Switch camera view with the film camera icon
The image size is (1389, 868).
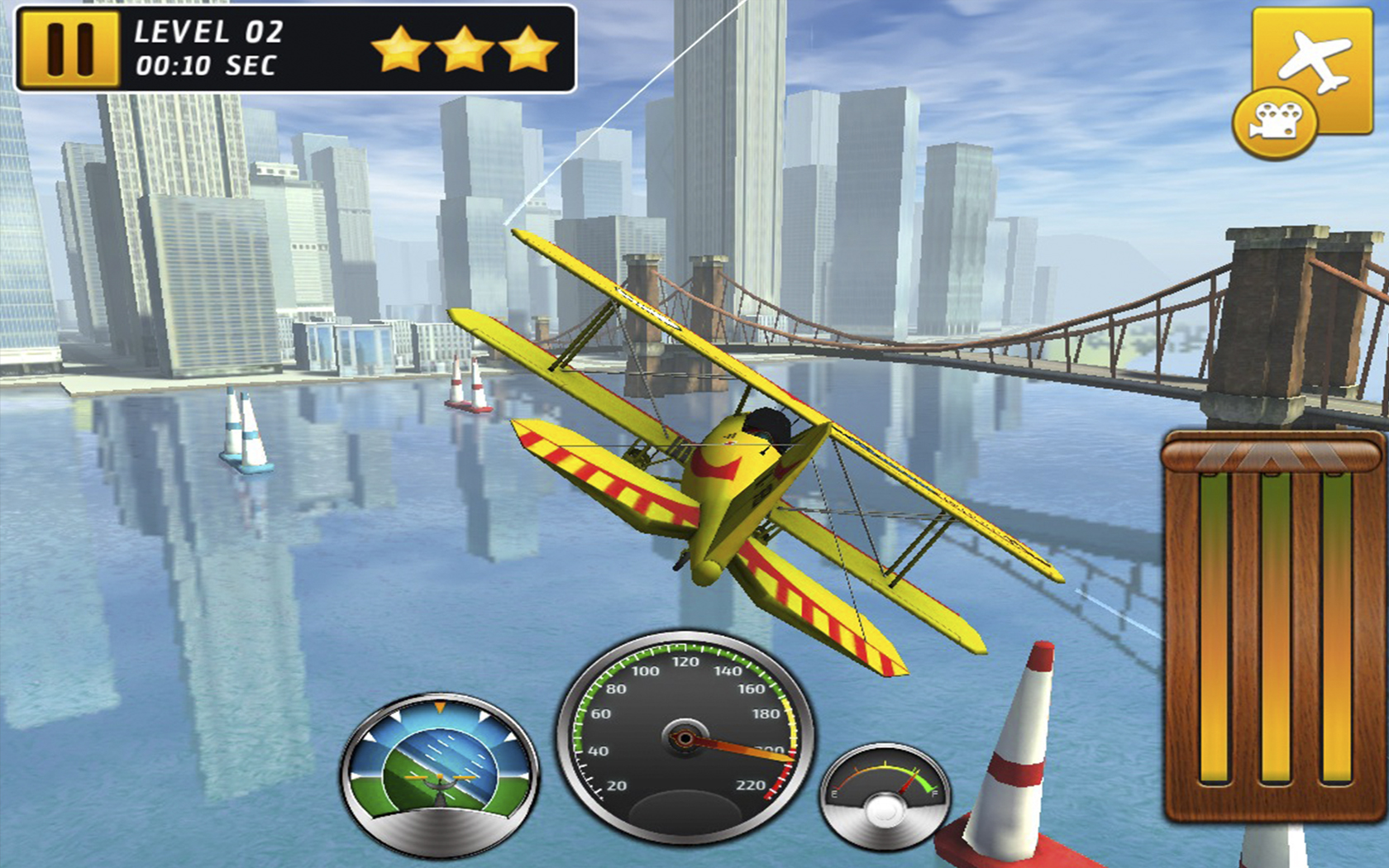1274,123
